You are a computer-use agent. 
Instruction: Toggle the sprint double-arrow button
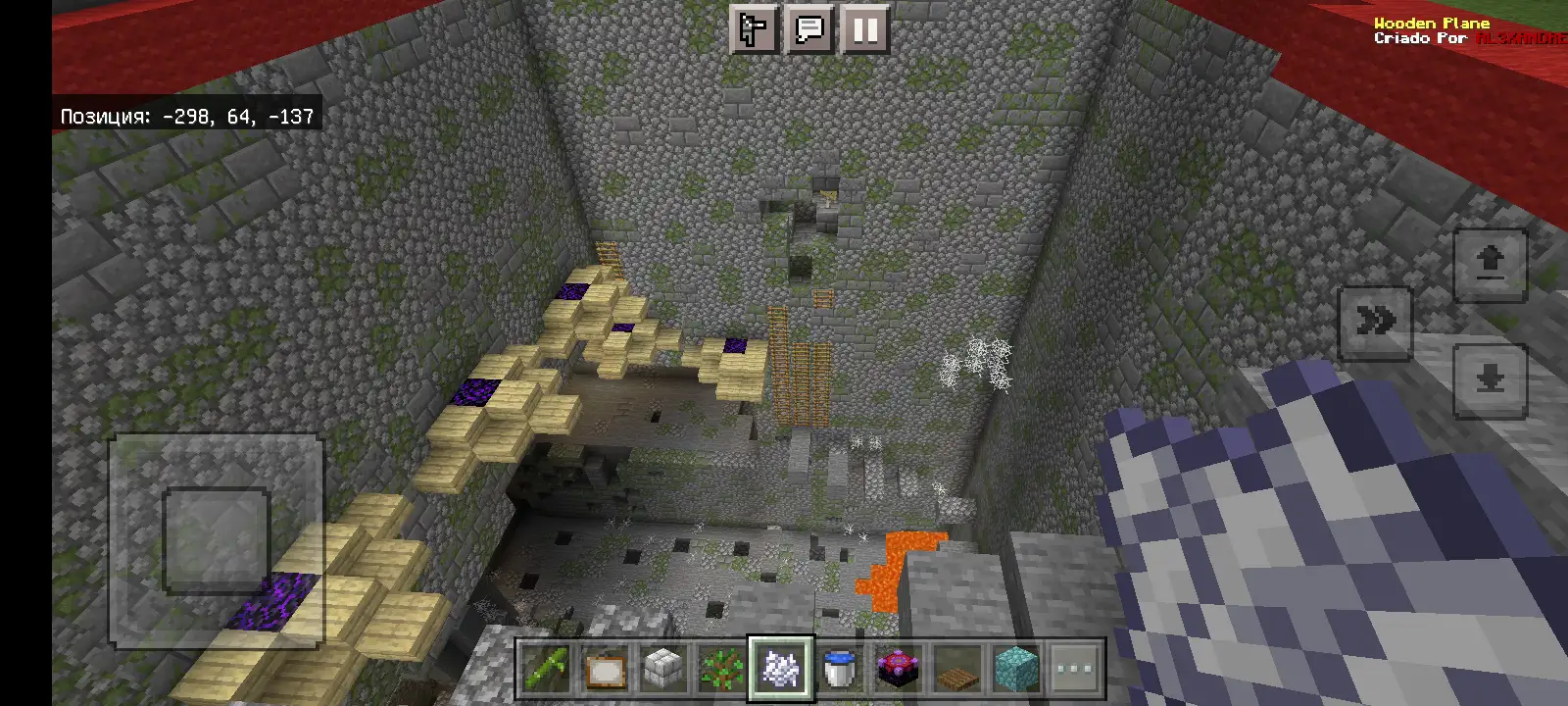[1375, 322]
